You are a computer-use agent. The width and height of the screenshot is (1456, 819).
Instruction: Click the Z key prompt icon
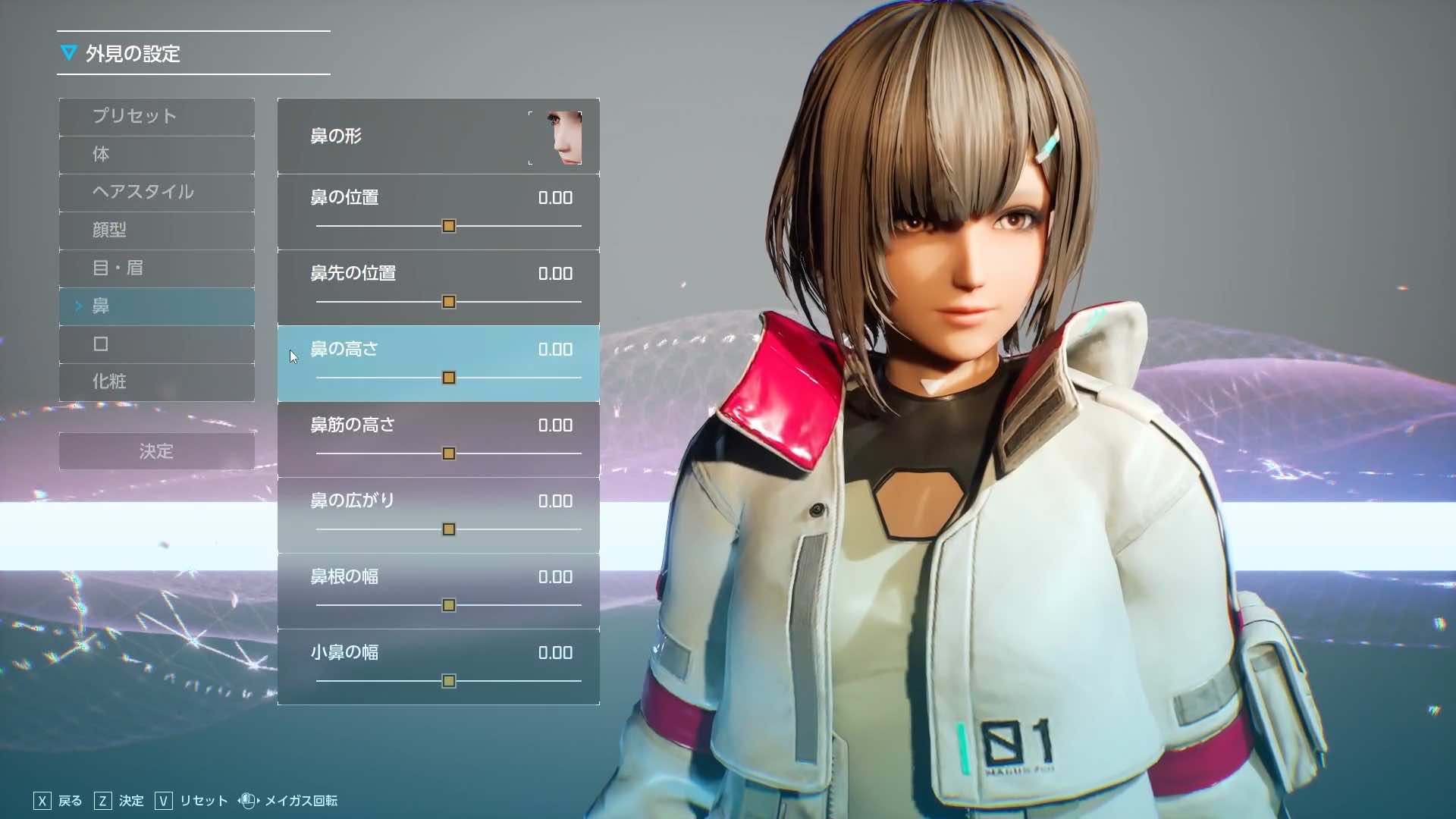coord(102,801)
